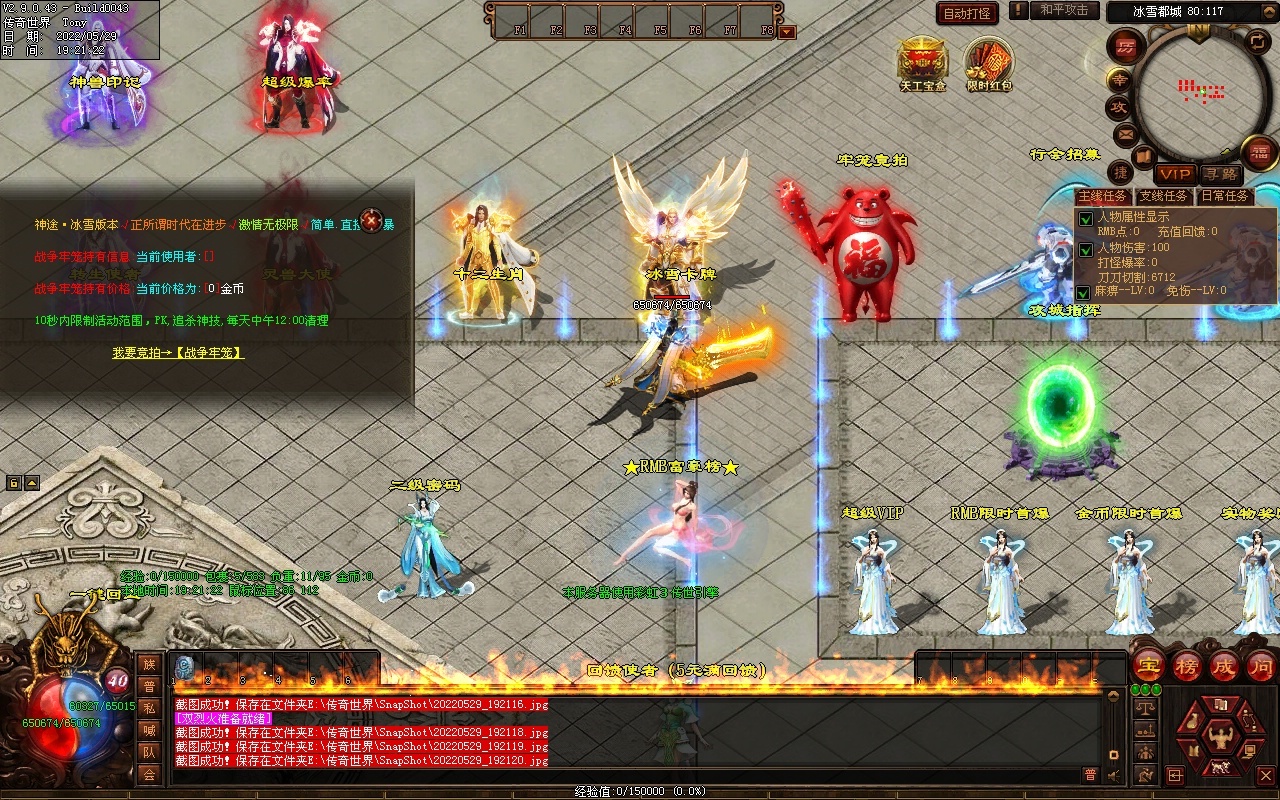The width and height of the screenshot is (1280, 800).
Task: Switch the 和平攻击 attack mode
Action: click(1063, 11)
